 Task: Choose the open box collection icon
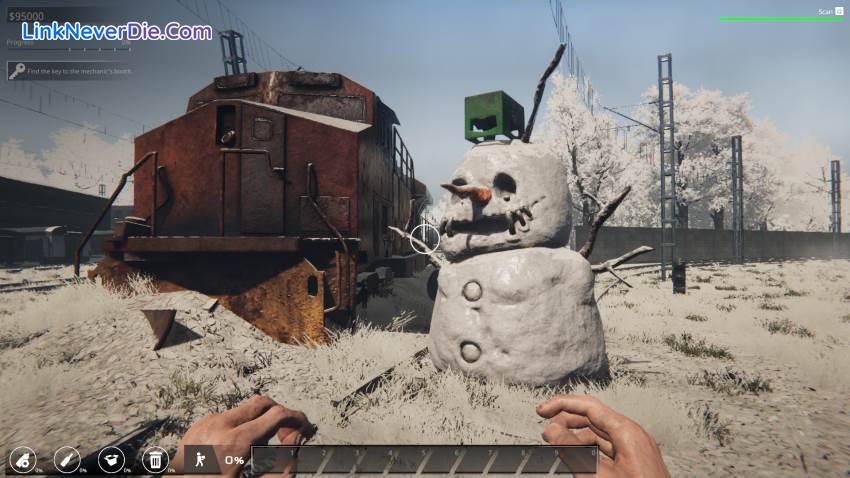111,459
